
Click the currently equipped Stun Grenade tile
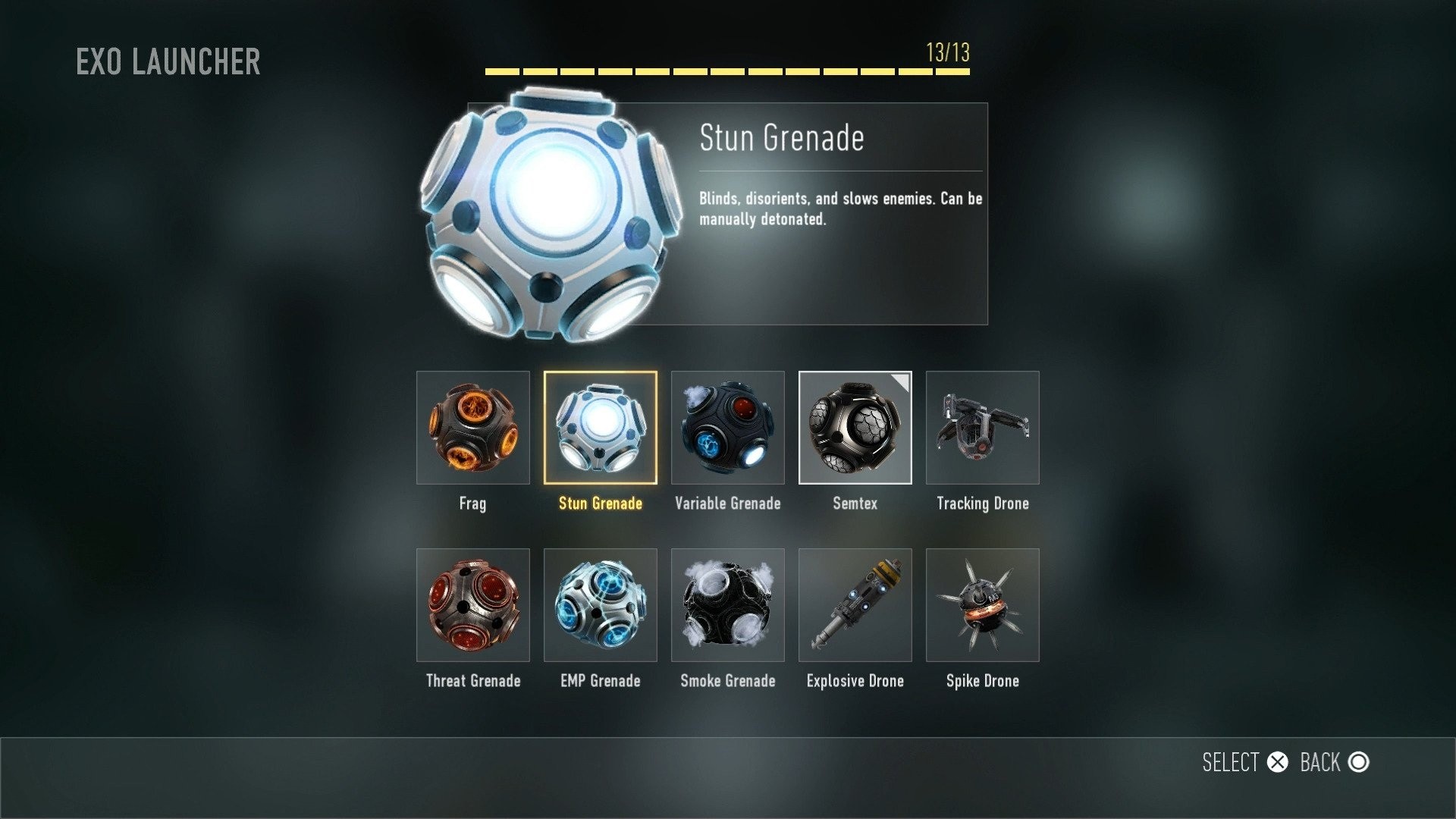(601, 428)
